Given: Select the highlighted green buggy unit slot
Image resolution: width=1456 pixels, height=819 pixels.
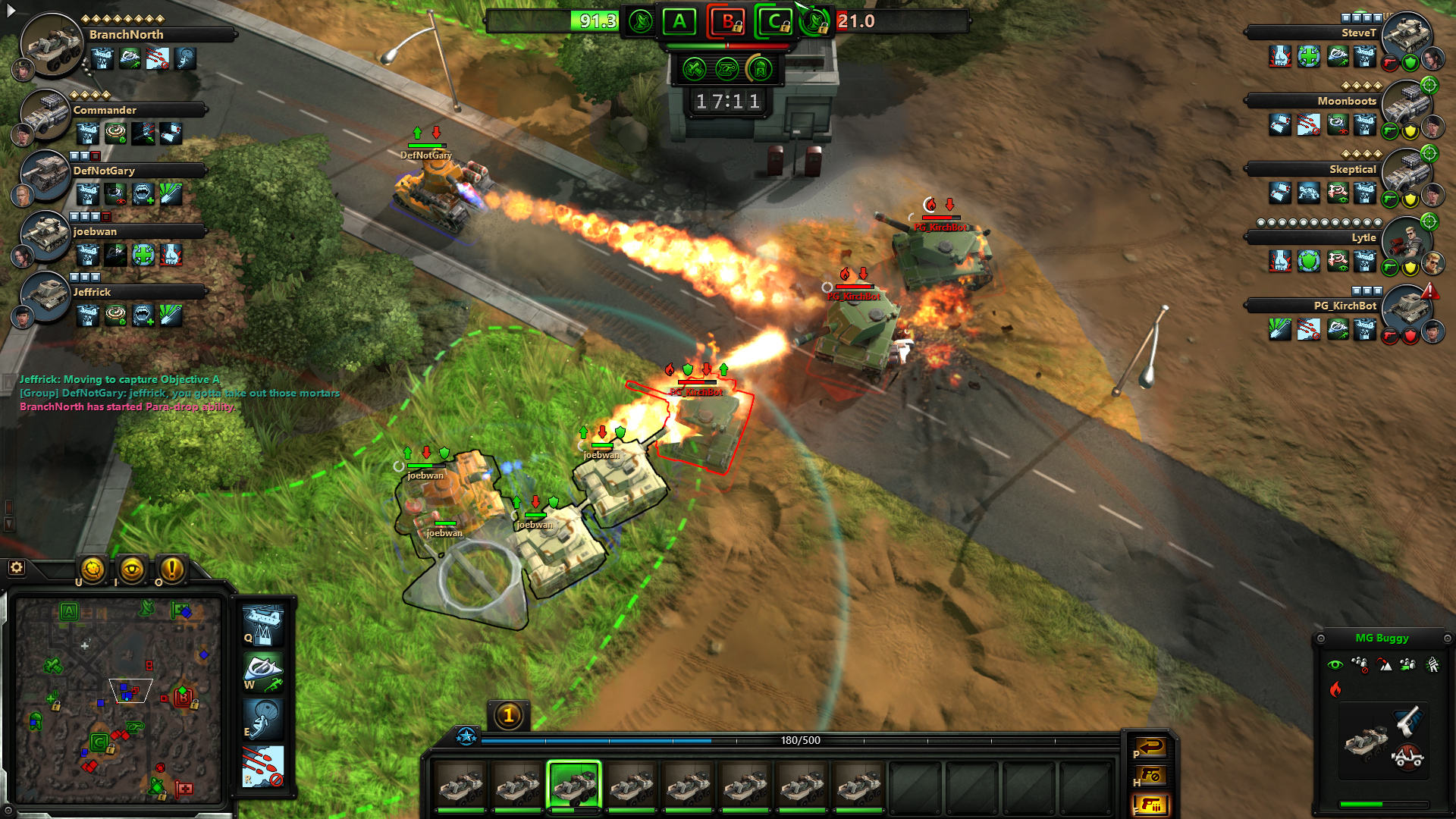Looking at the screenshot, I should (x=574, y=786).
